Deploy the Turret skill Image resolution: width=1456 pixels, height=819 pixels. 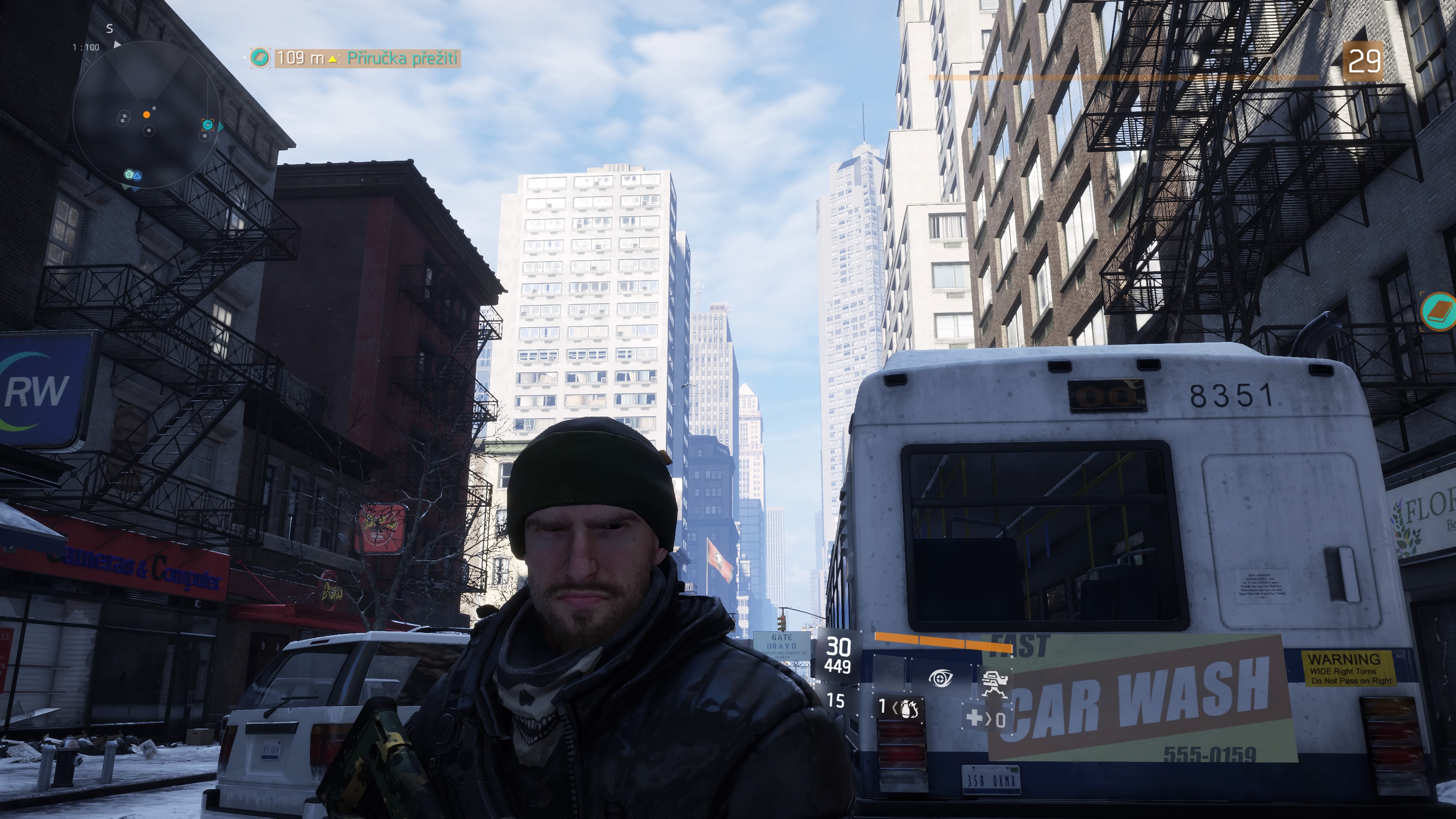tap(994, 683)
